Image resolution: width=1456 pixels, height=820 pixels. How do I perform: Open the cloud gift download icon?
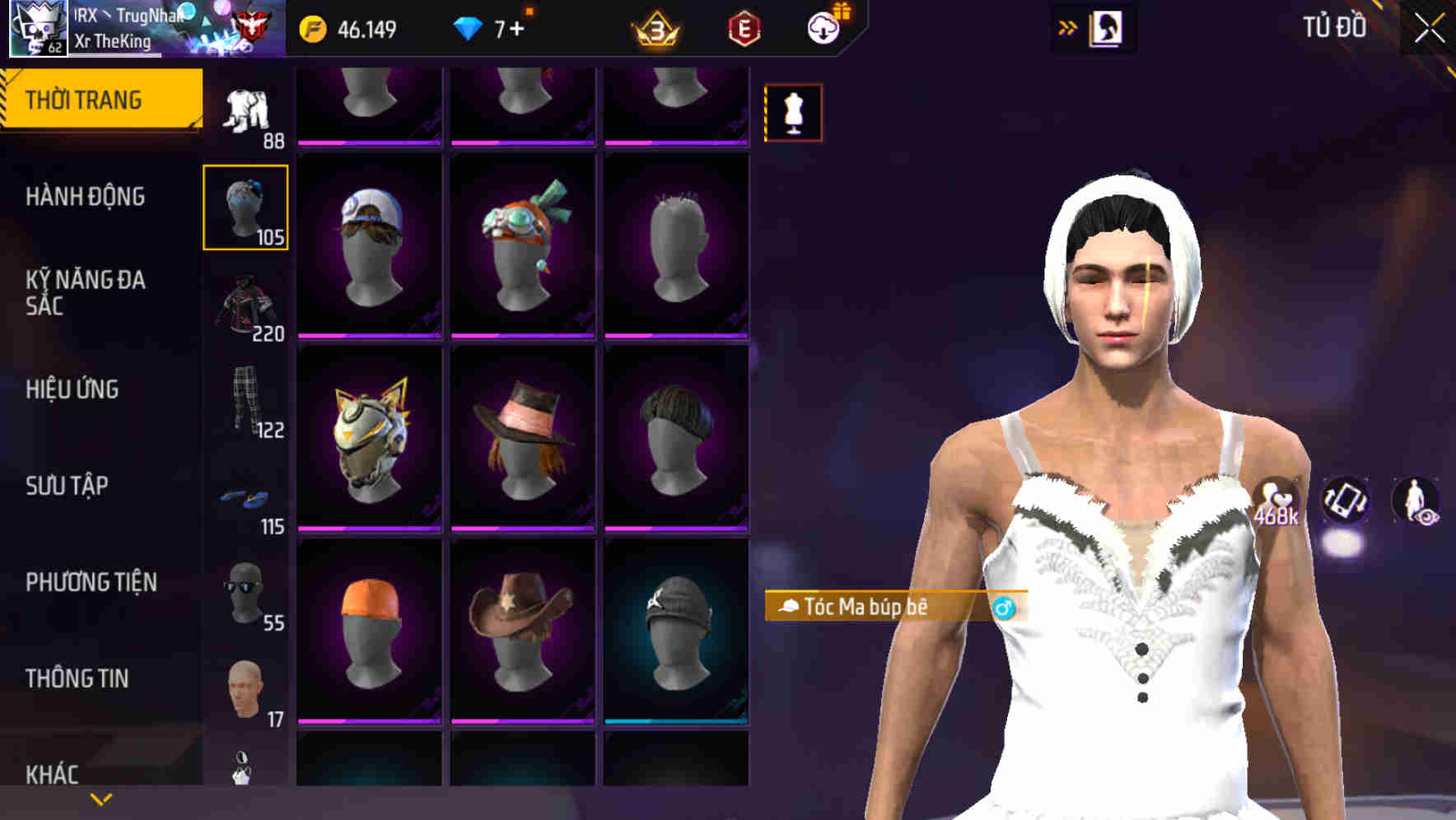826,28
